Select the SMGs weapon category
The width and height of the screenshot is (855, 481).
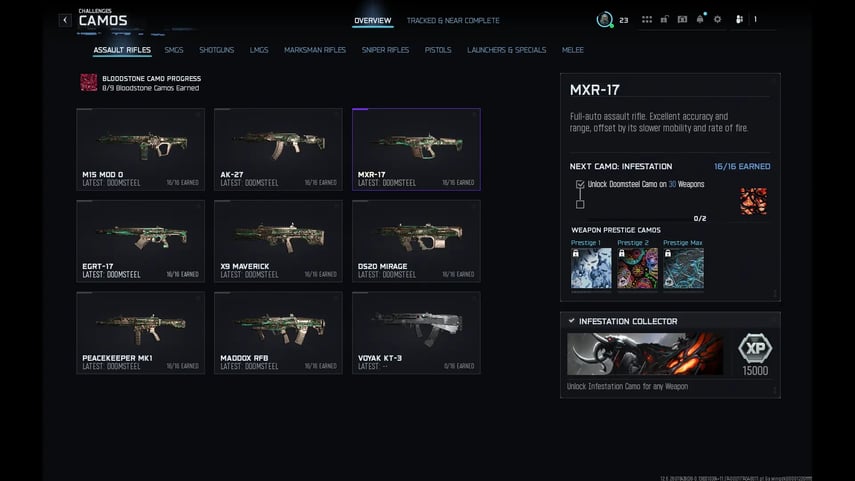[x=174, y=50]
